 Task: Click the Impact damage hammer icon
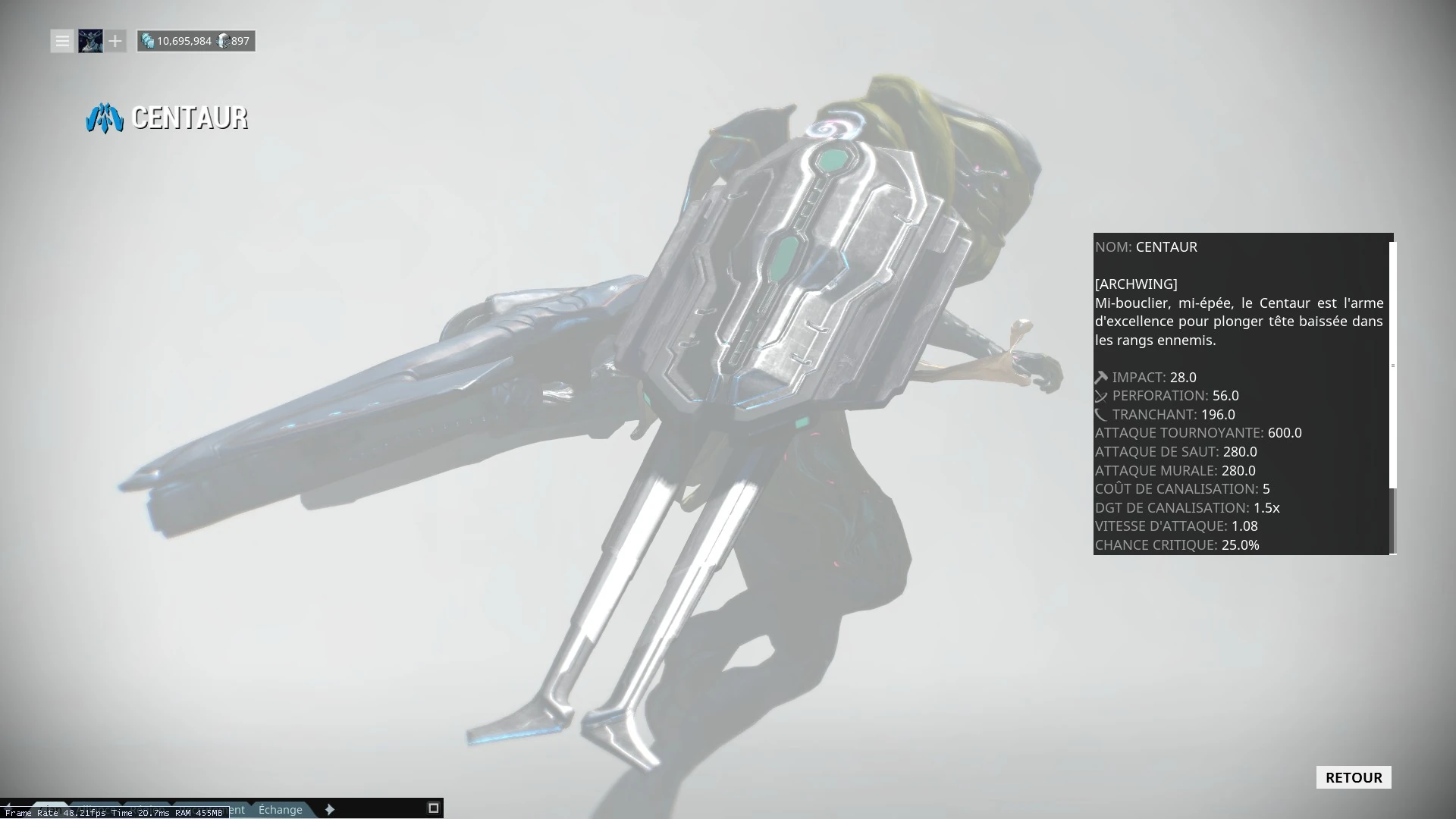[x=1100, y=376]
